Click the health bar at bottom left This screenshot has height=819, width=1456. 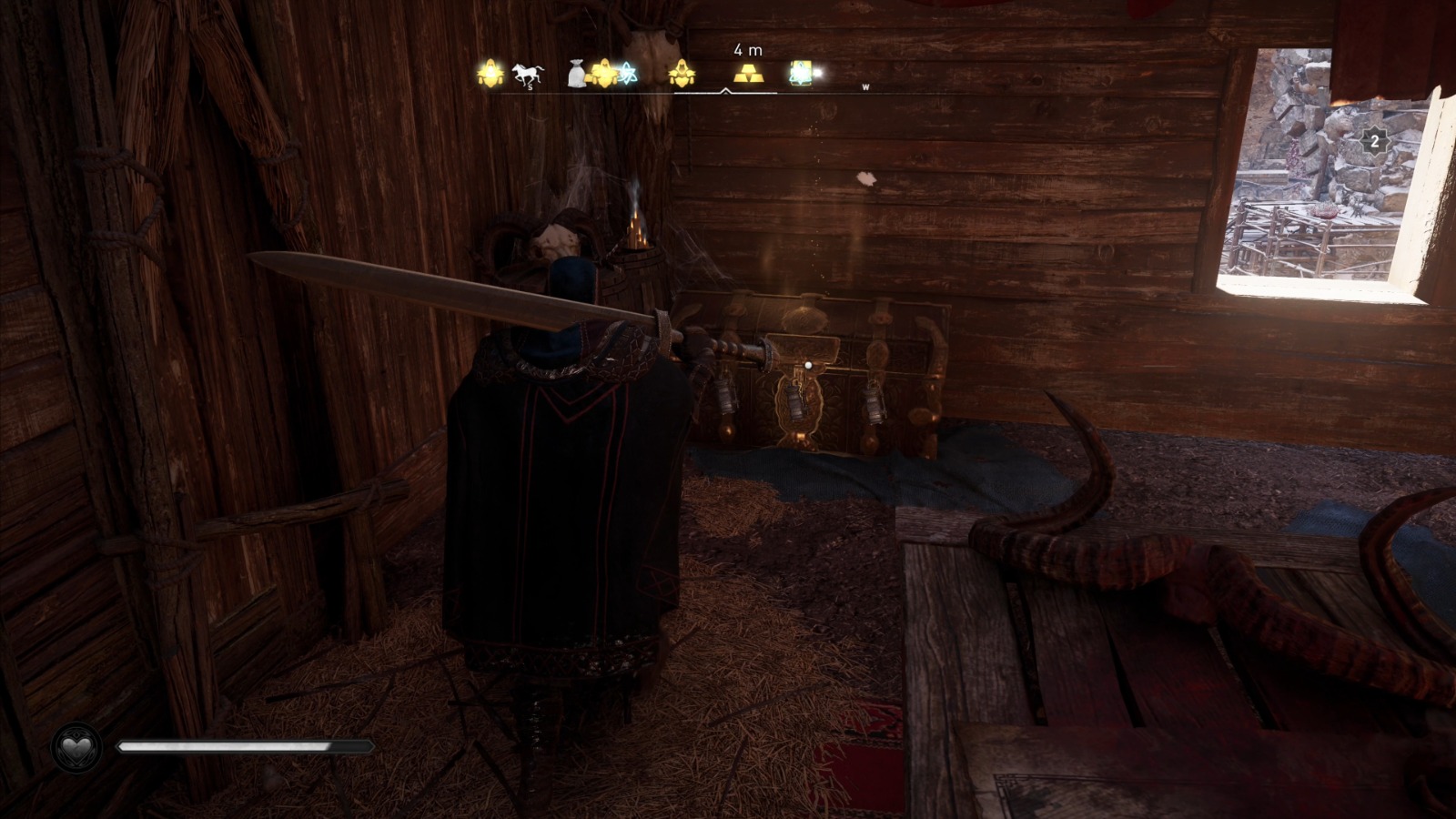246,746
